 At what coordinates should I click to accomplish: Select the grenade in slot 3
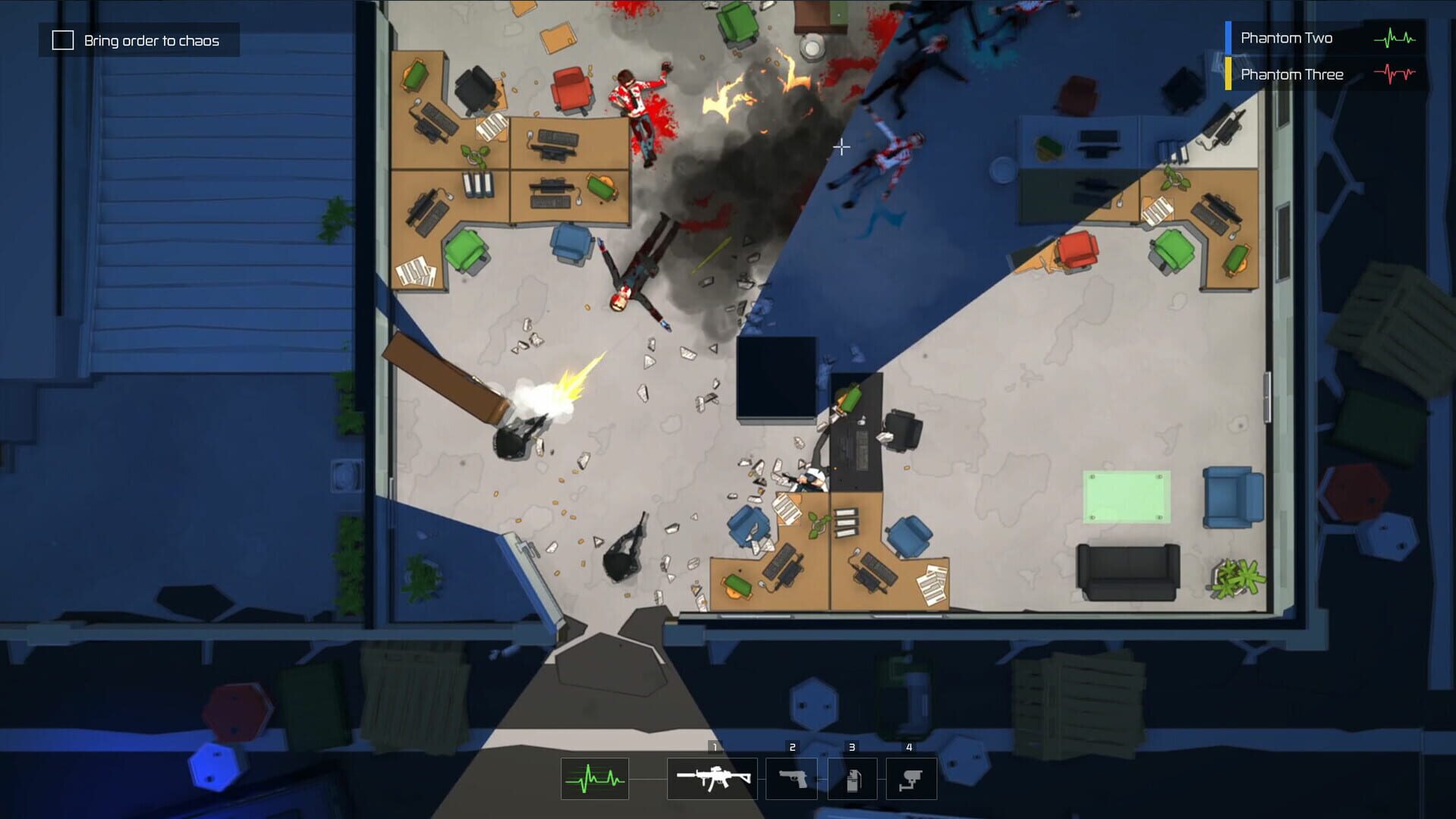(852, 778)
